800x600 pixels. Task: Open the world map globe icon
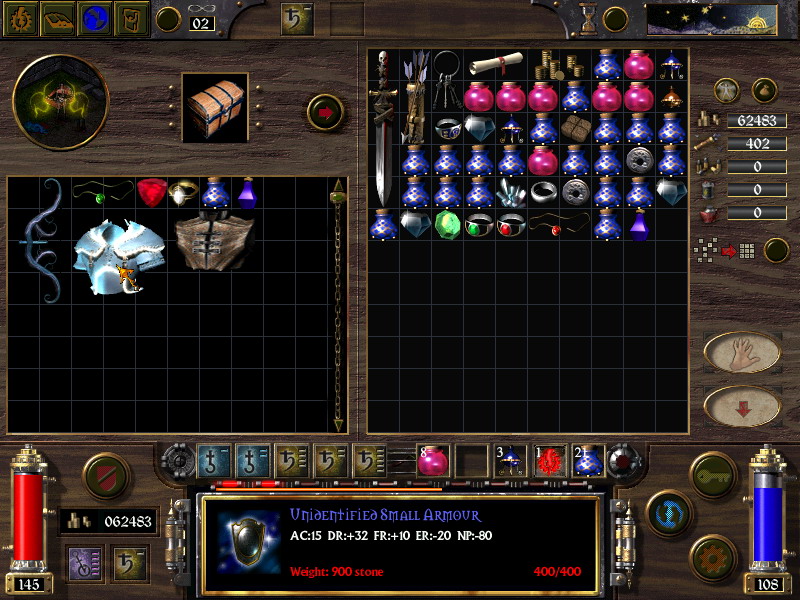pos(97,18)
